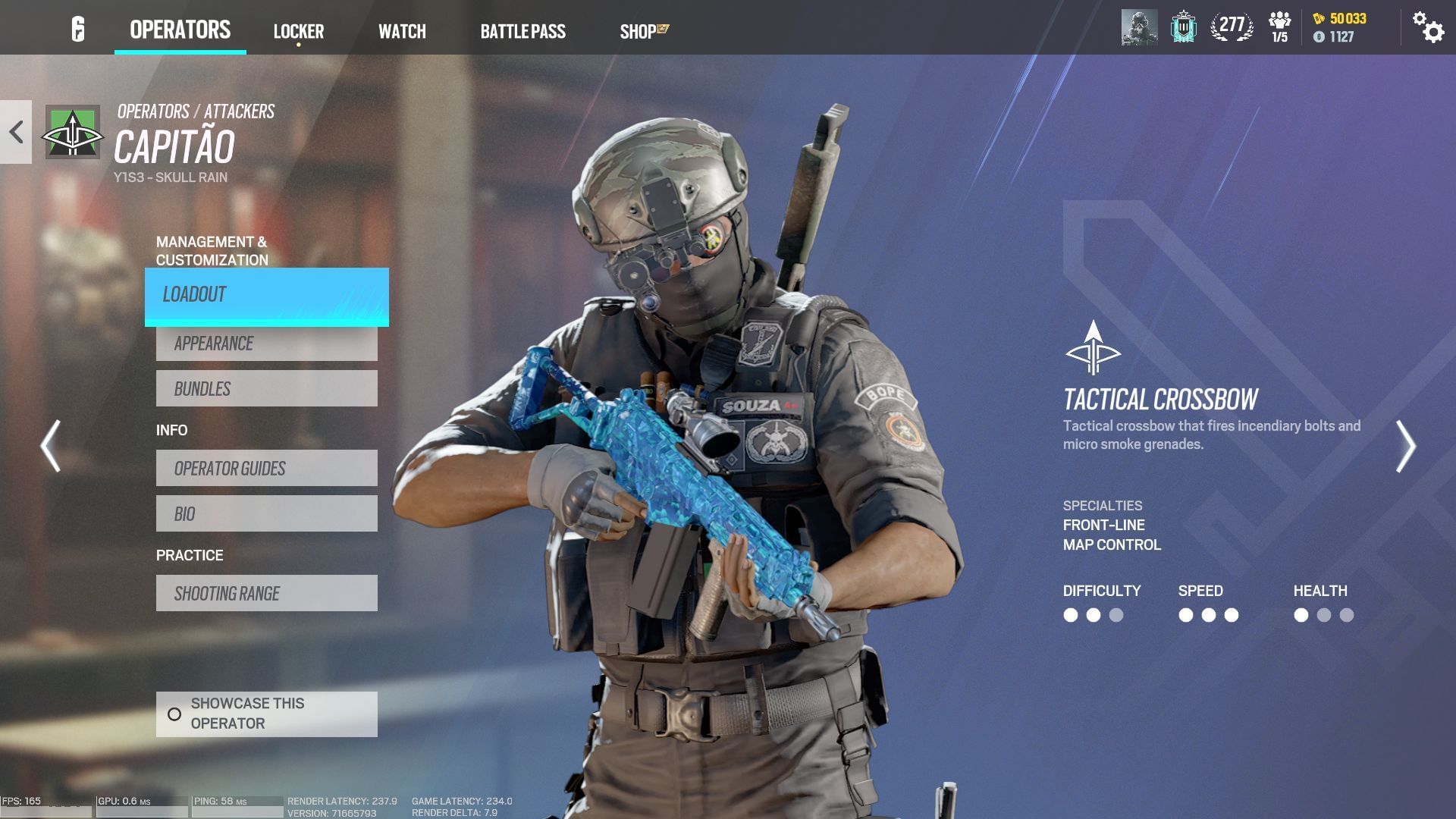This screenshot has height=819, width=1456.
Task: Open the Shooting Range practice mode
Action: tap(267, 593)
